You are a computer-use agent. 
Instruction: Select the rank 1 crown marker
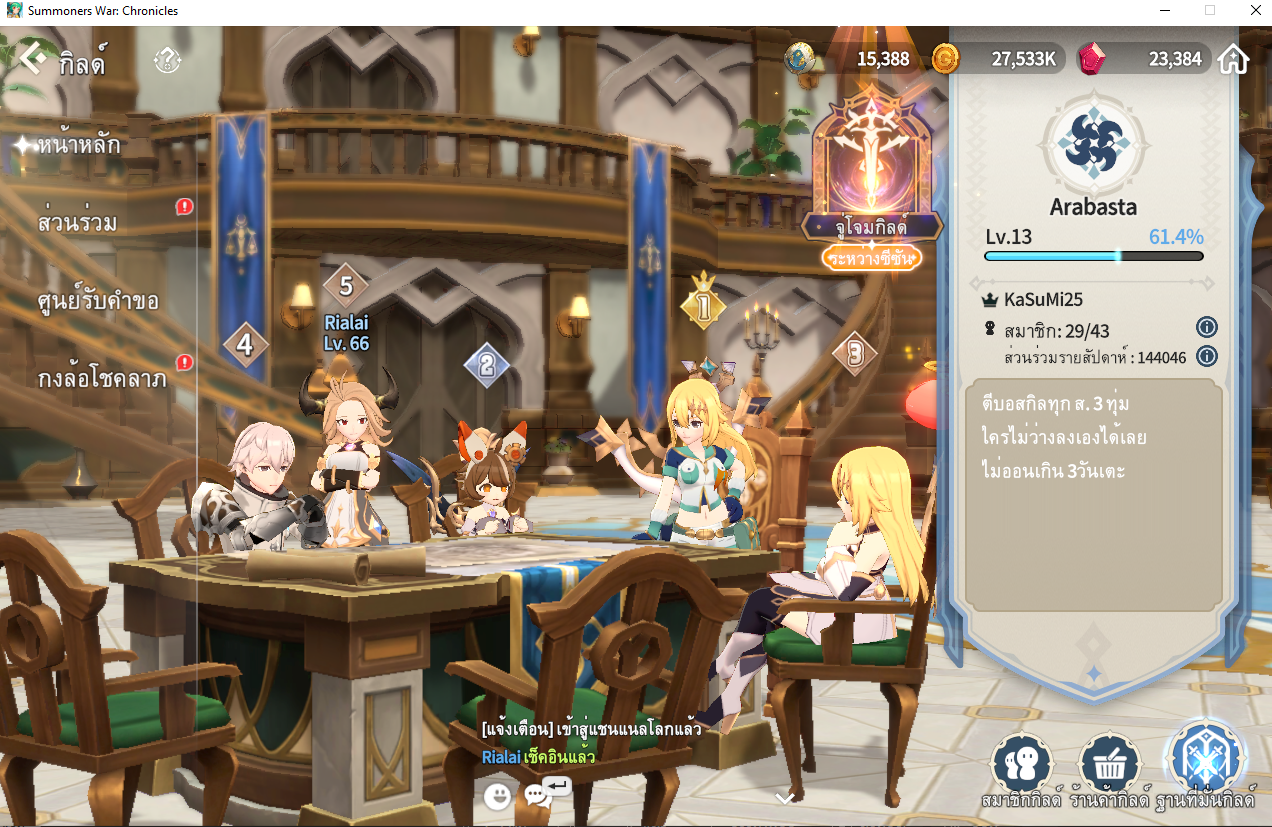coord(703,304)
